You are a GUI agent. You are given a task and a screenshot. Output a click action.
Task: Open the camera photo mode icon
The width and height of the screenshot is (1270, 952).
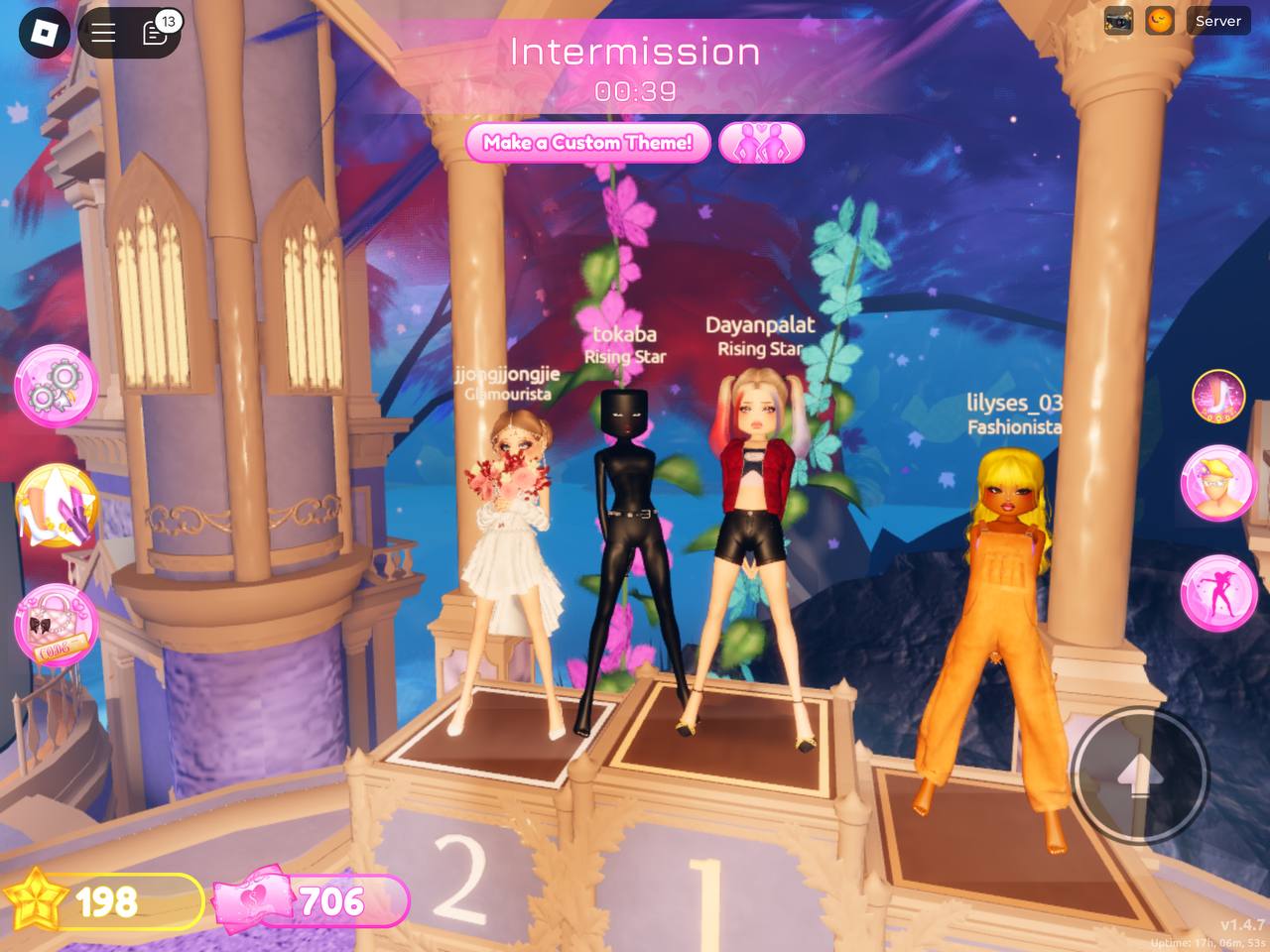pos(1118,21)
